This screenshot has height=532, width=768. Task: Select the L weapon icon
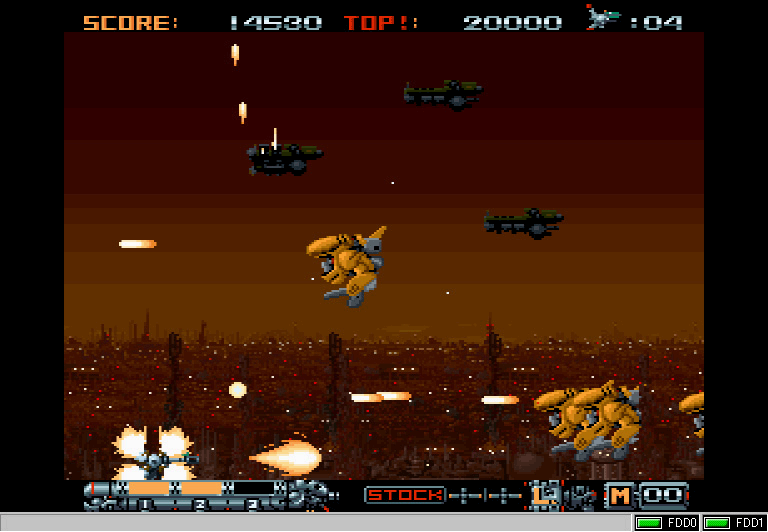pos(544,494)
